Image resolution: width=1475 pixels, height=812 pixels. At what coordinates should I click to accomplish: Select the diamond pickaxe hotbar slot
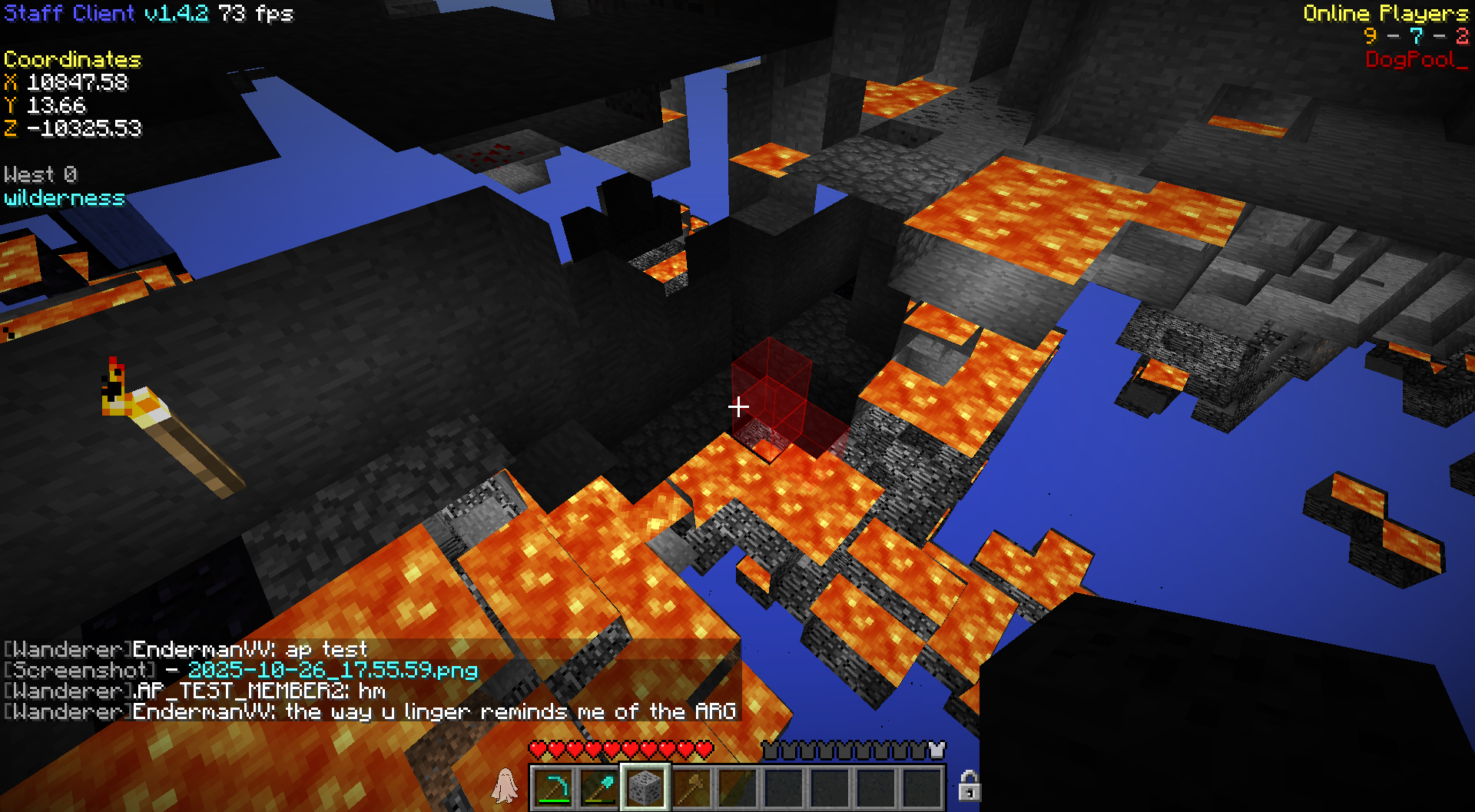click(x=553, y=787)
